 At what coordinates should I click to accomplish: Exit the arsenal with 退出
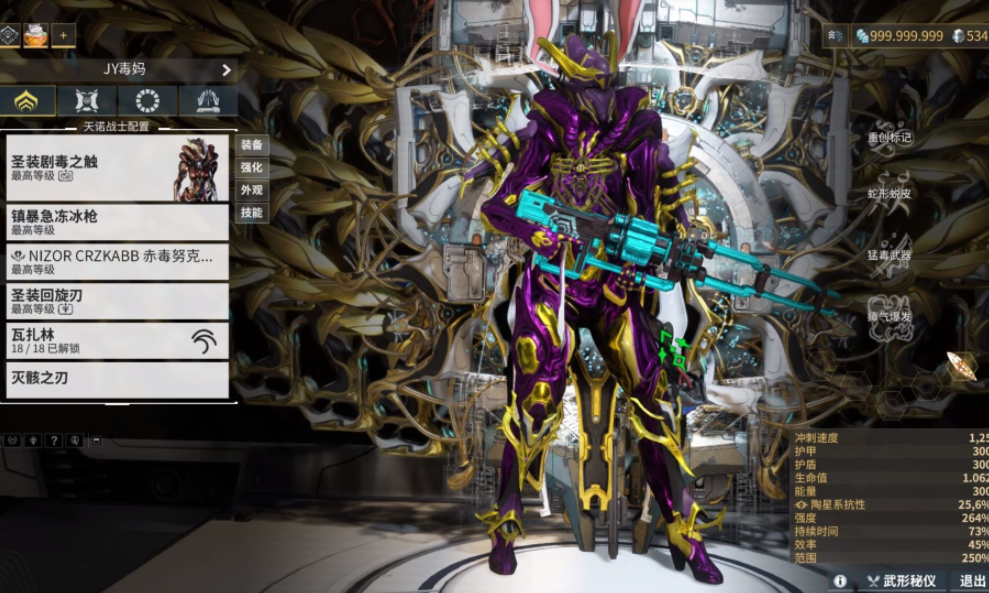coord(972,581)
